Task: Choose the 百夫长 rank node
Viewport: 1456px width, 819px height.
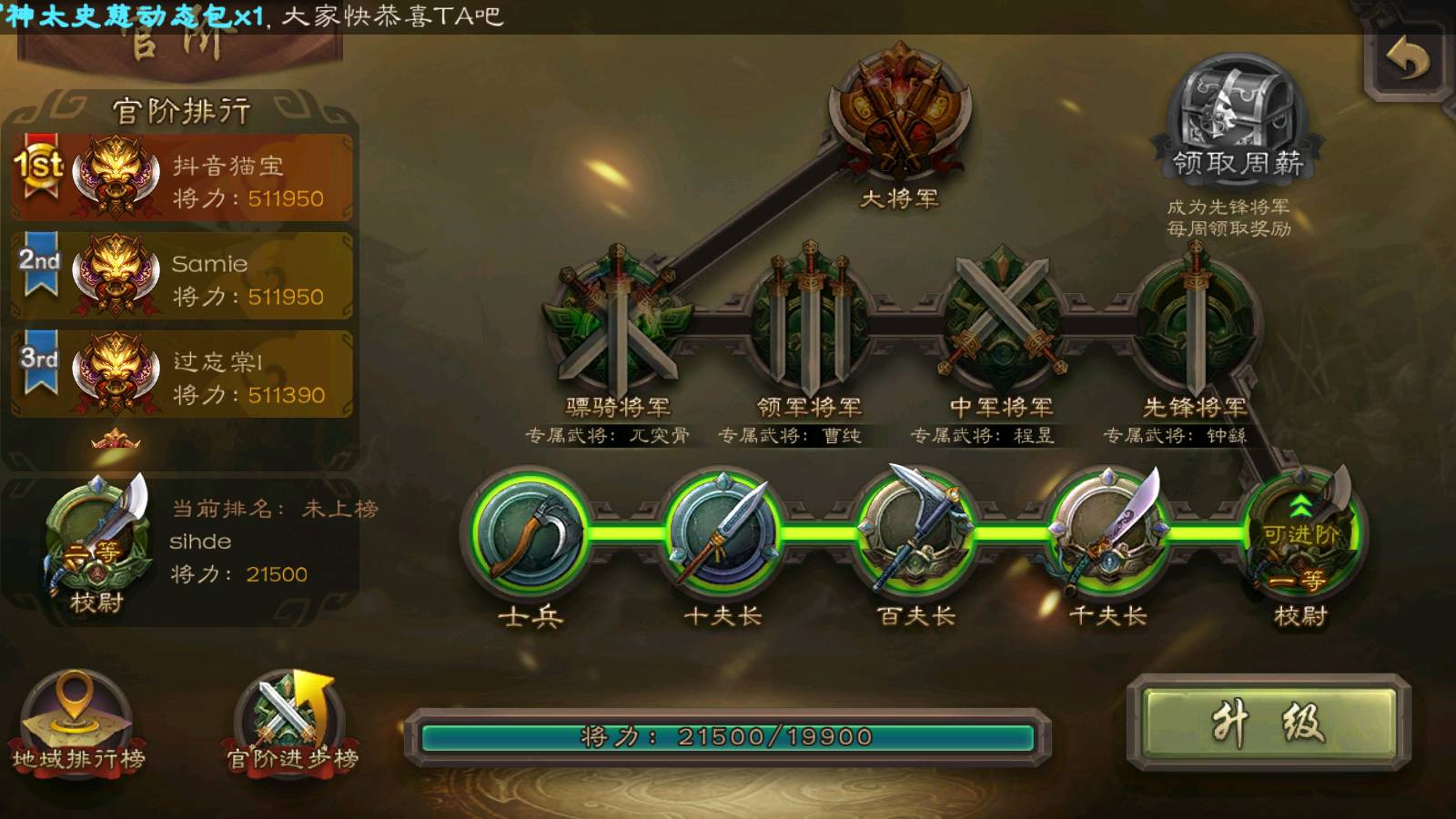Action: (915, 533)
